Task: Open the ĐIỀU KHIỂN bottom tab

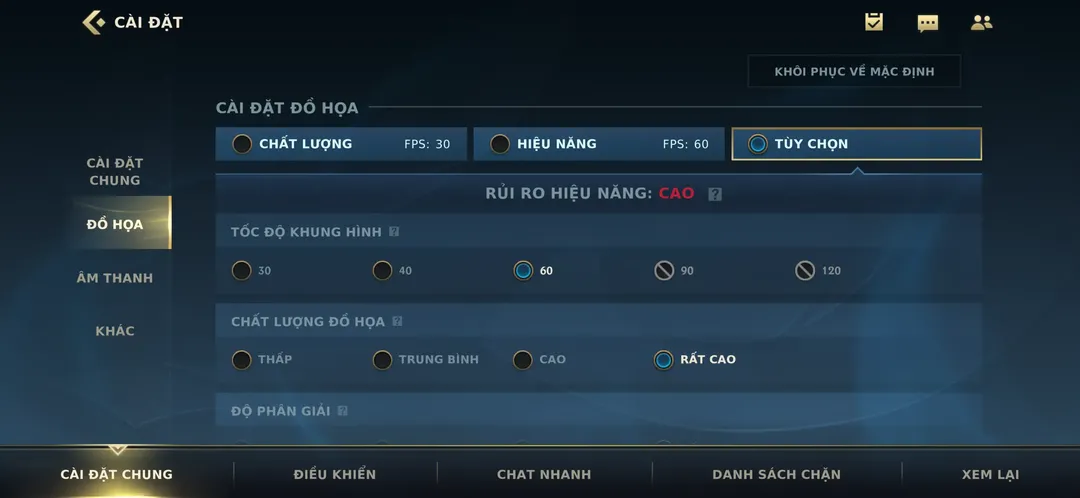Action: click(x=335, y=474)
